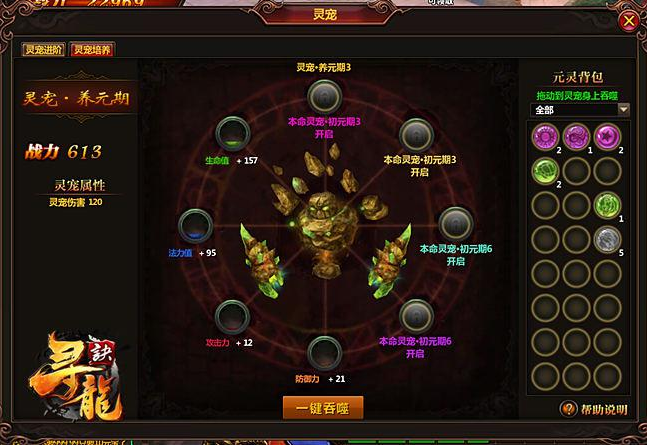Select the 防御力 orb slot
The width and height of the screenshot is (647, 445).
322,352
